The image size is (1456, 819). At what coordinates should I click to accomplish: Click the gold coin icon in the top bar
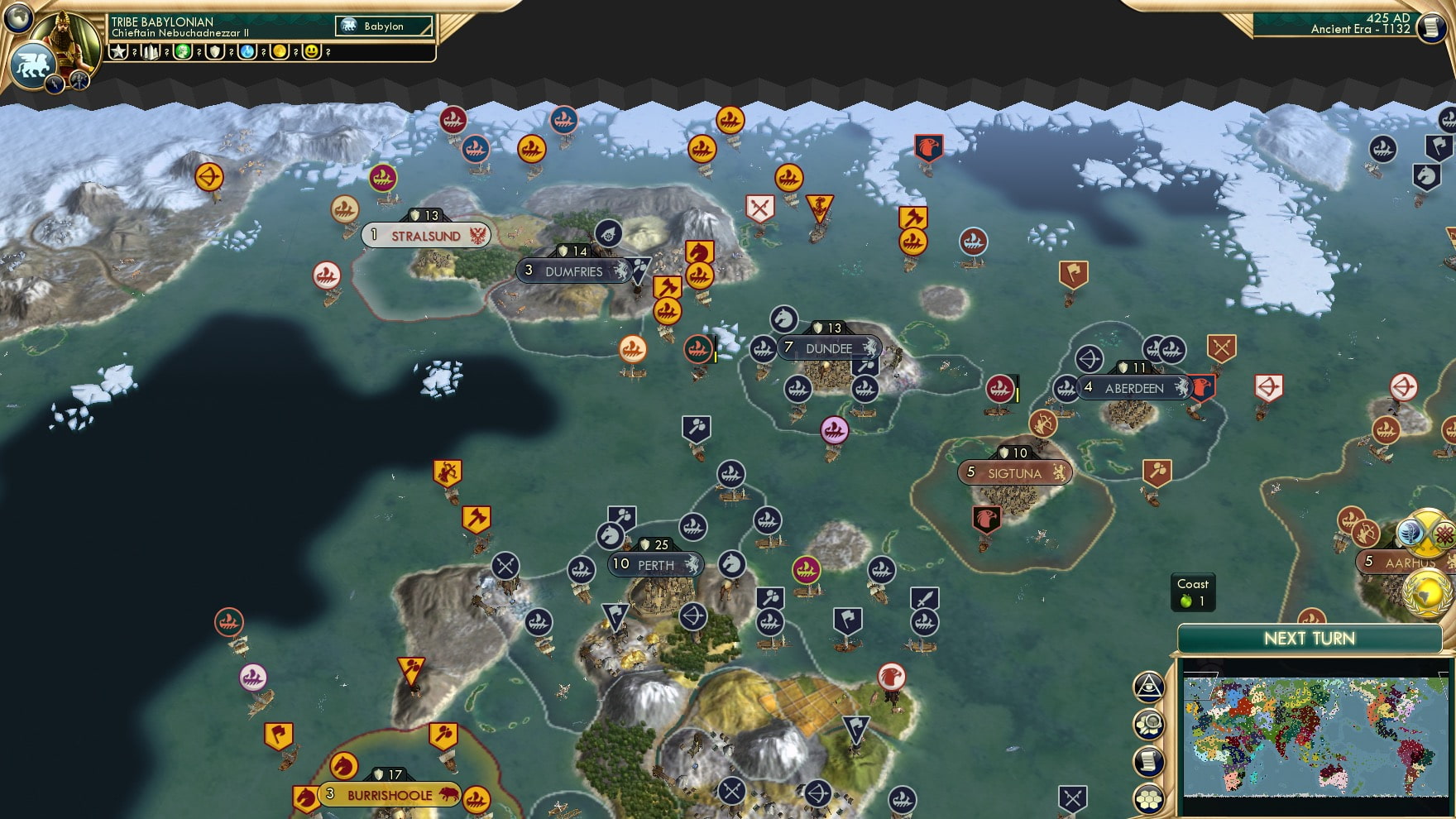click(x=281, y=51)
